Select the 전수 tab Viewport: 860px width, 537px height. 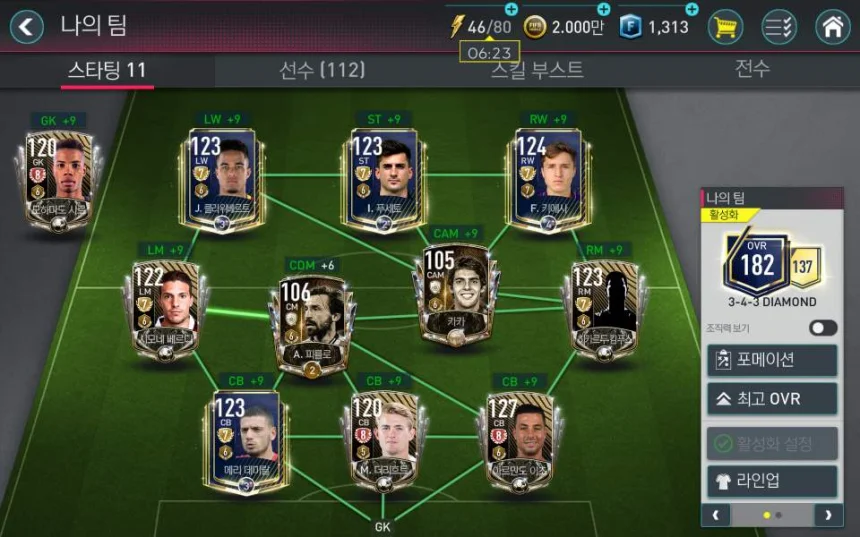tap(752, 70)
